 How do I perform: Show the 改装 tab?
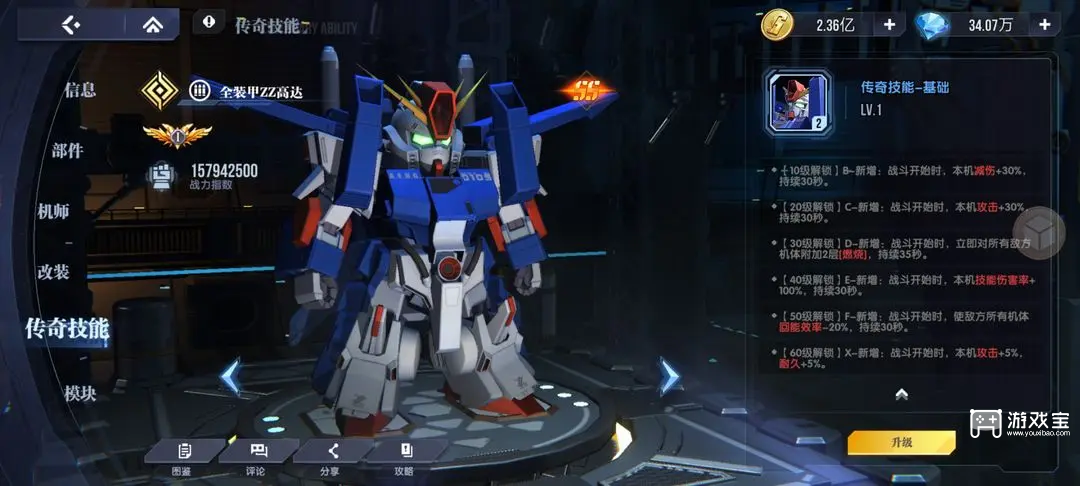click(53, 271)
